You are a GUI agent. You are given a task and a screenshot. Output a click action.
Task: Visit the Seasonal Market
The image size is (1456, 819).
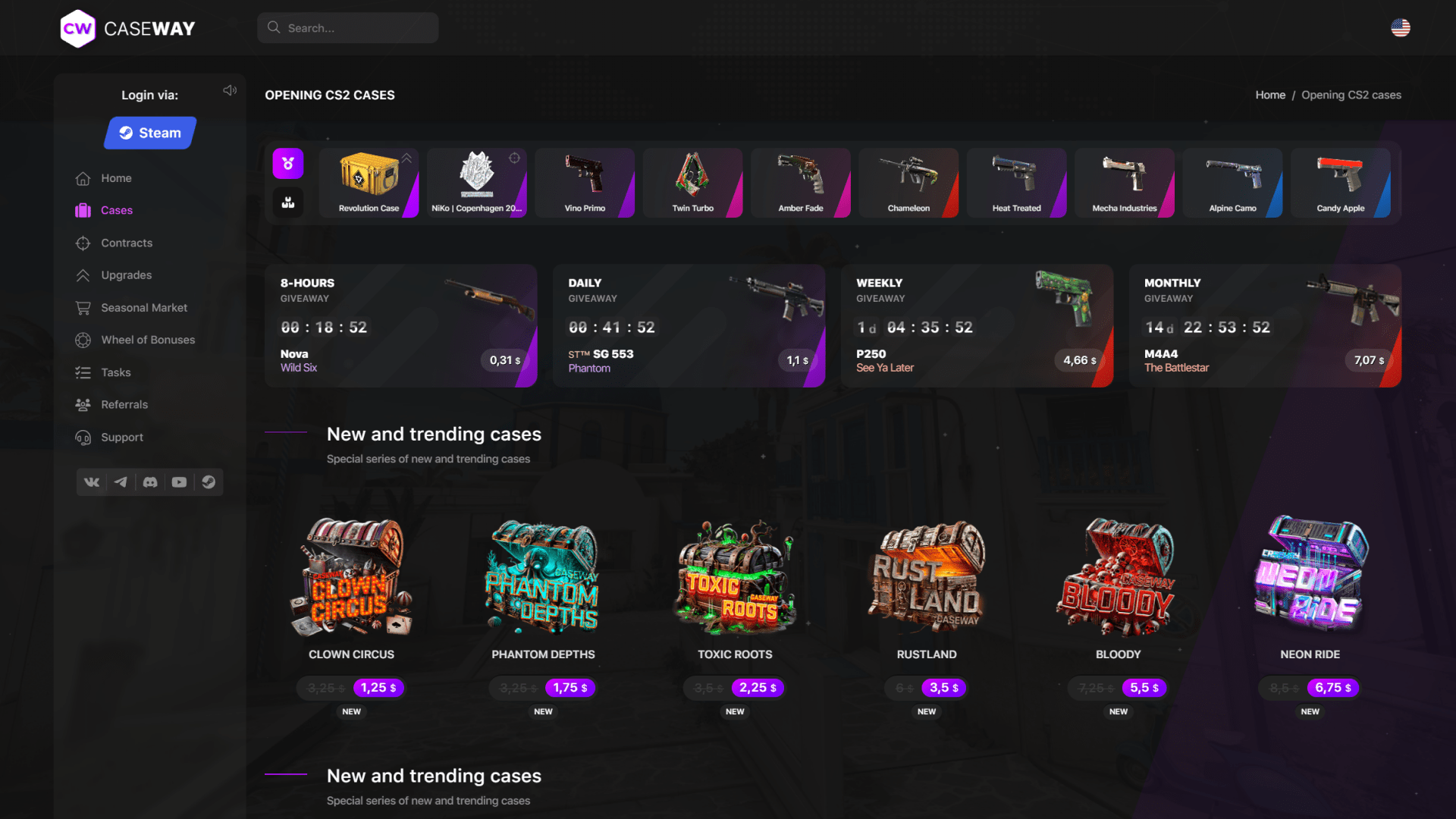(143, 308)
